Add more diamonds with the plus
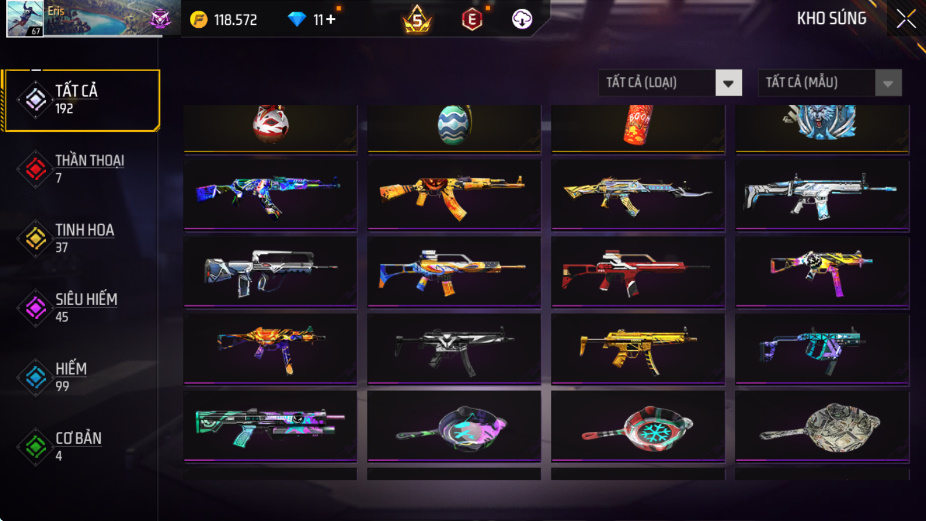Viewport: 926px width, 521px height. coord(330,20)
